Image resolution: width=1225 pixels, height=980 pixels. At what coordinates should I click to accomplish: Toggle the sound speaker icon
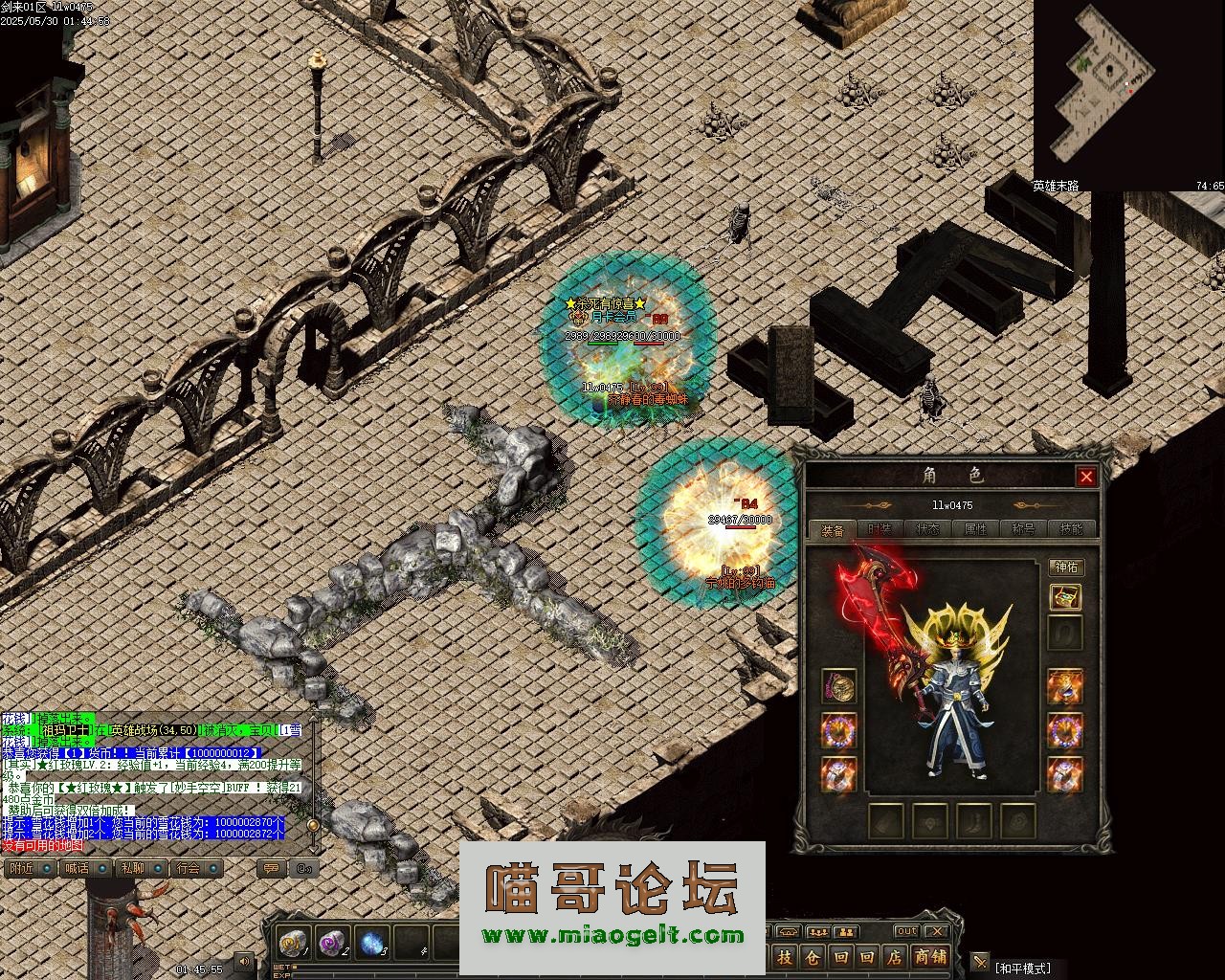[x=244, y=961]
